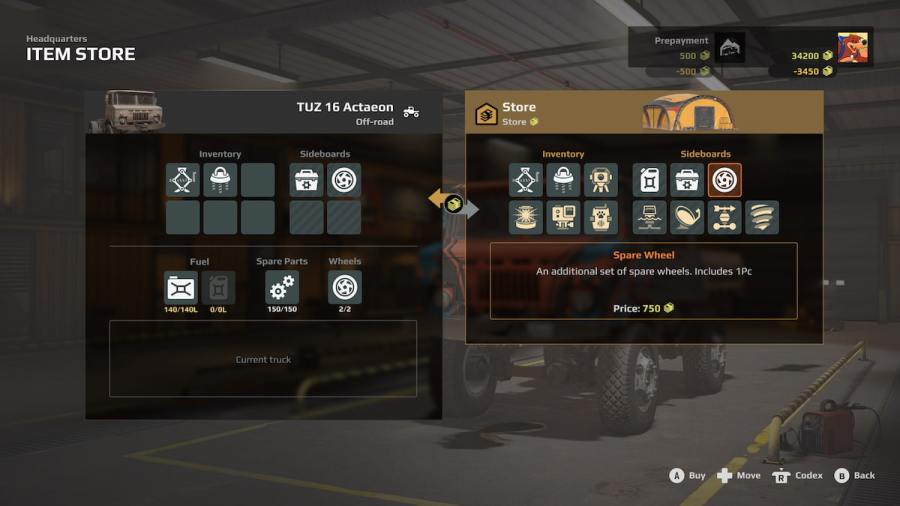This screenshot has height=506, width=900.
Task: Select the Spare Wheel item in the store
Action: point(725,180)
